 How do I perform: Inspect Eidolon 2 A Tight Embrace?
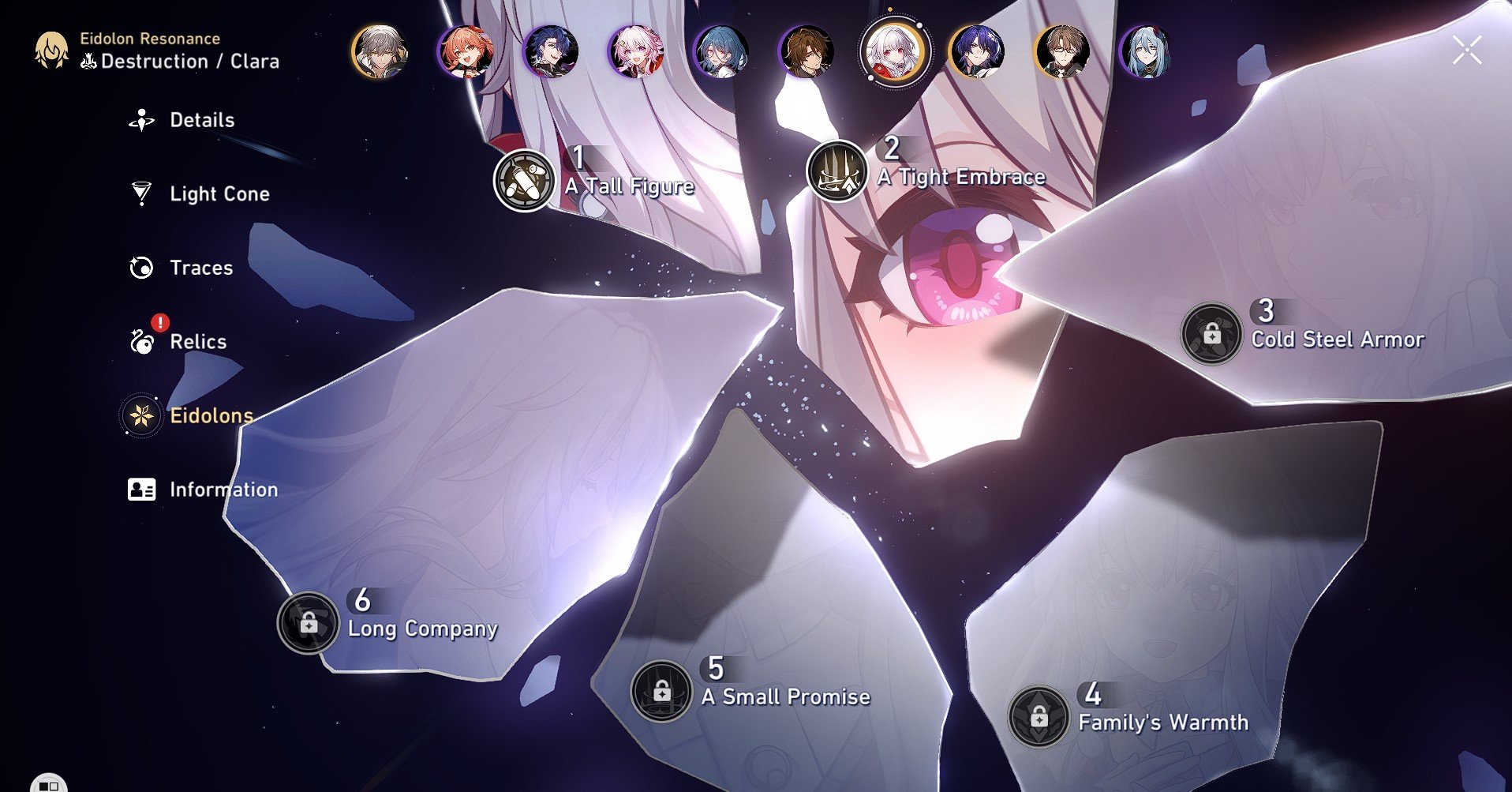click(x=837, y=171)
